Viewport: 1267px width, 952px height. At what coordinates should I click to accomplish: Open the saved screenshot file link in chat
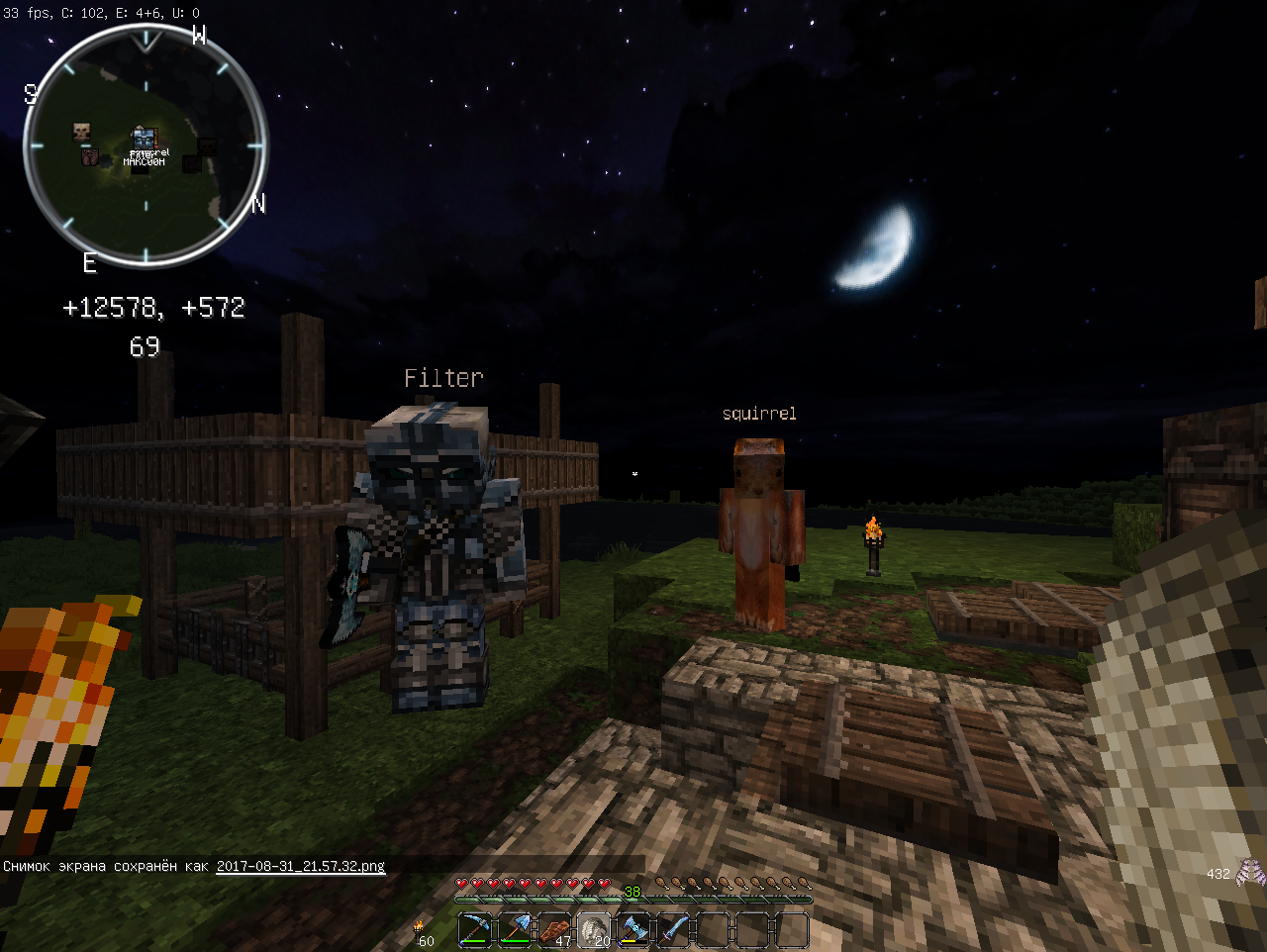coord(300,866)
